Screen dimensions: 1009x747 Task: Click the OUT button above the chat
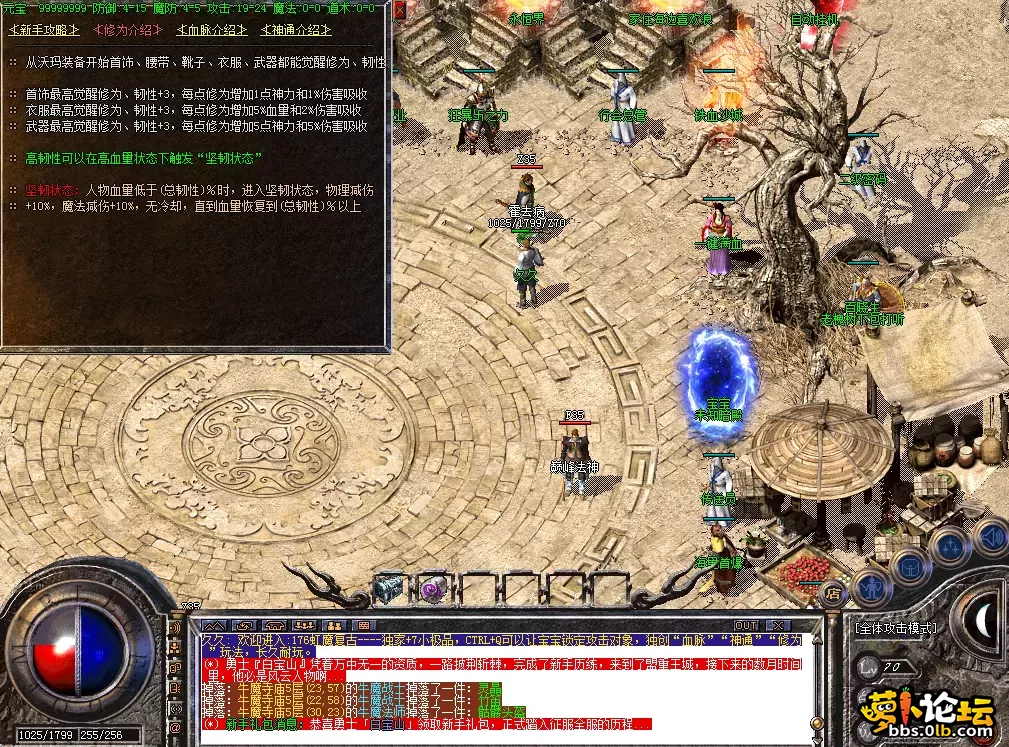[746, 626]
